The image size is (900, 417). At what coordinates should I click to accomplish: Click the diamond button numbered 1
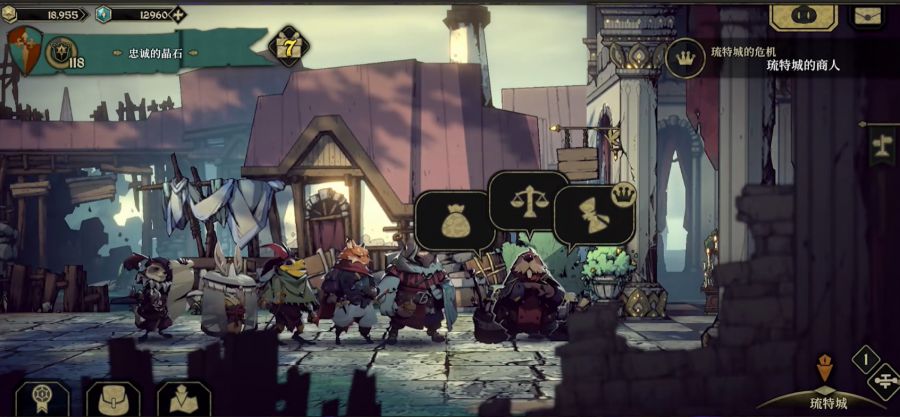point(866,358)
